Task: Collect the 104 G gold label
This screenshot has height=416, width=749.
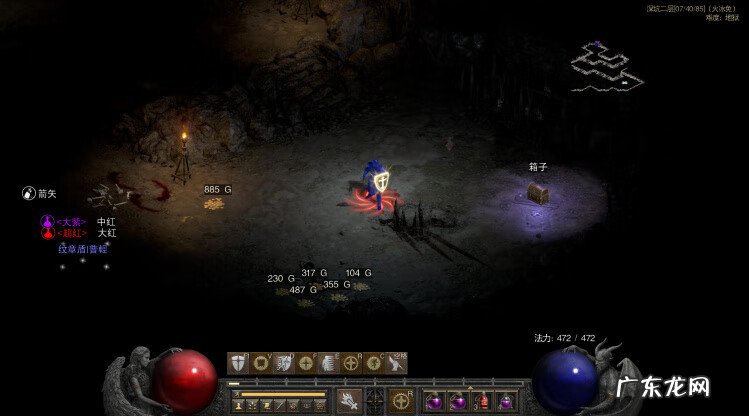Action: click(x=358, y=273)
